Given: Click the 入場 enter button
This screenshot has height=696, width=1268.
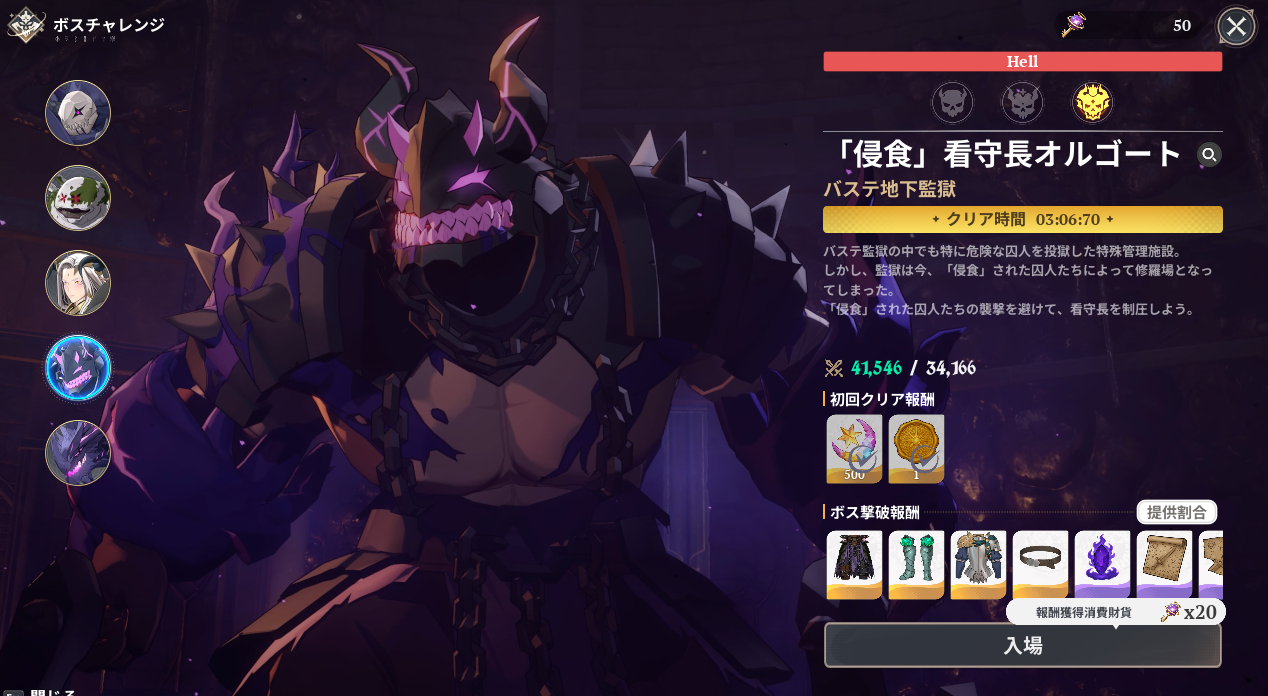Looking at the screenshot, I should tap(1022, 645).
